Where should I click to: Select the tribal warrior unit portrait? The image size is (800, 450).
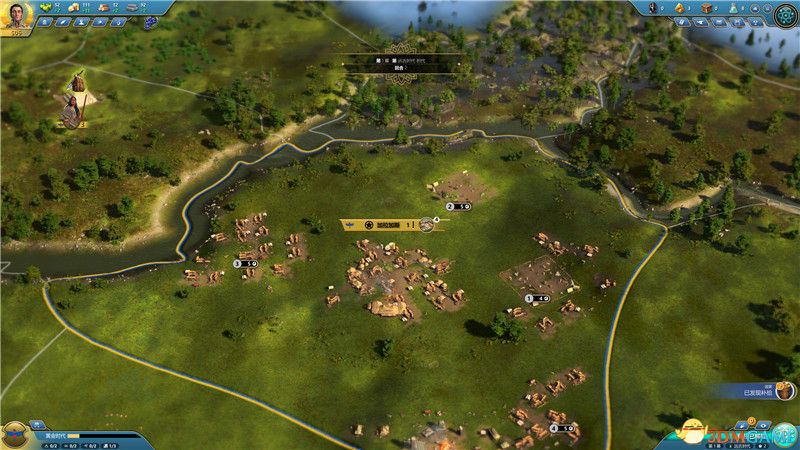coord(71,110)
